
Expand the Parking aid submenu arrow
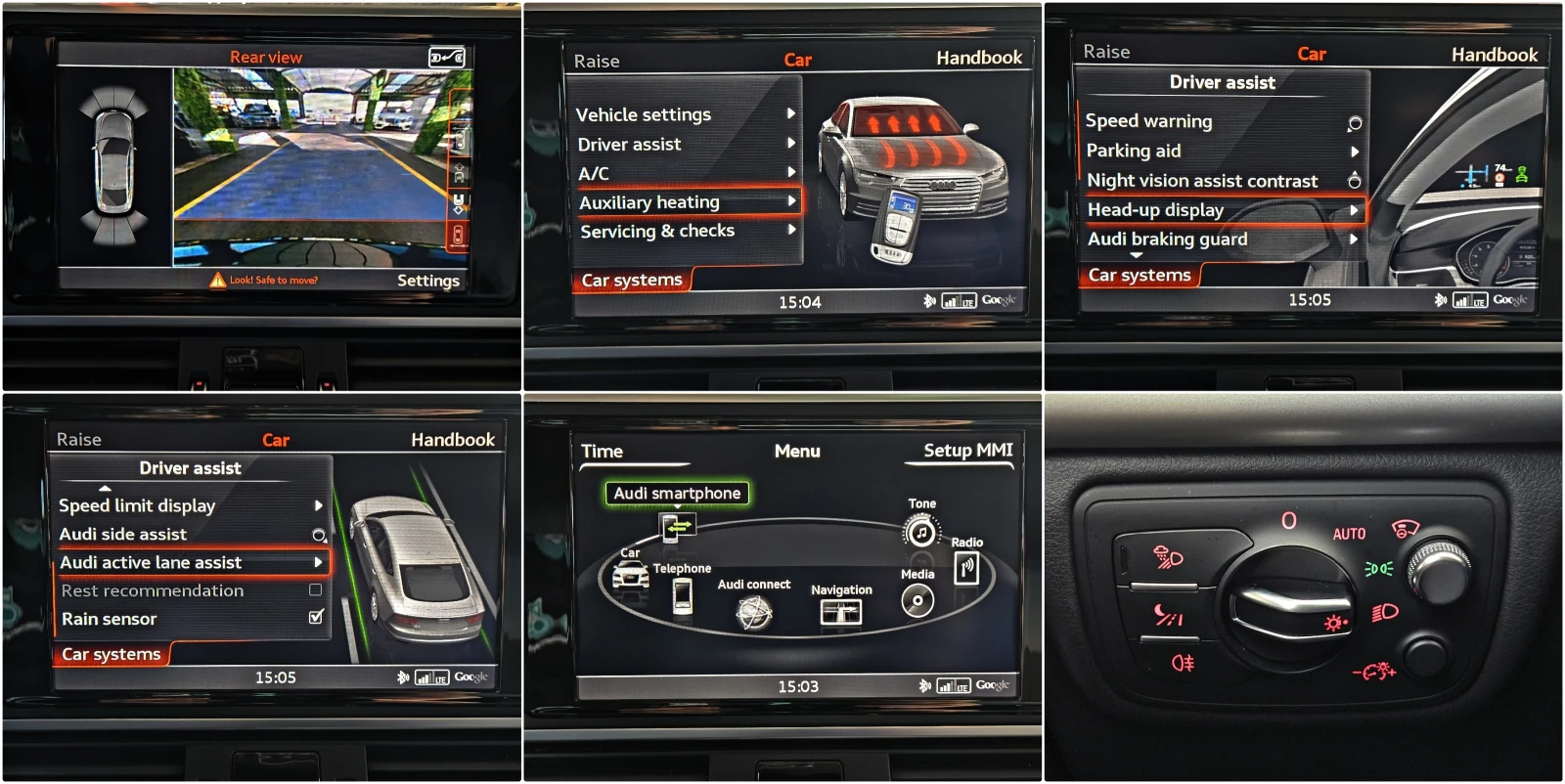pos(1355,152)
